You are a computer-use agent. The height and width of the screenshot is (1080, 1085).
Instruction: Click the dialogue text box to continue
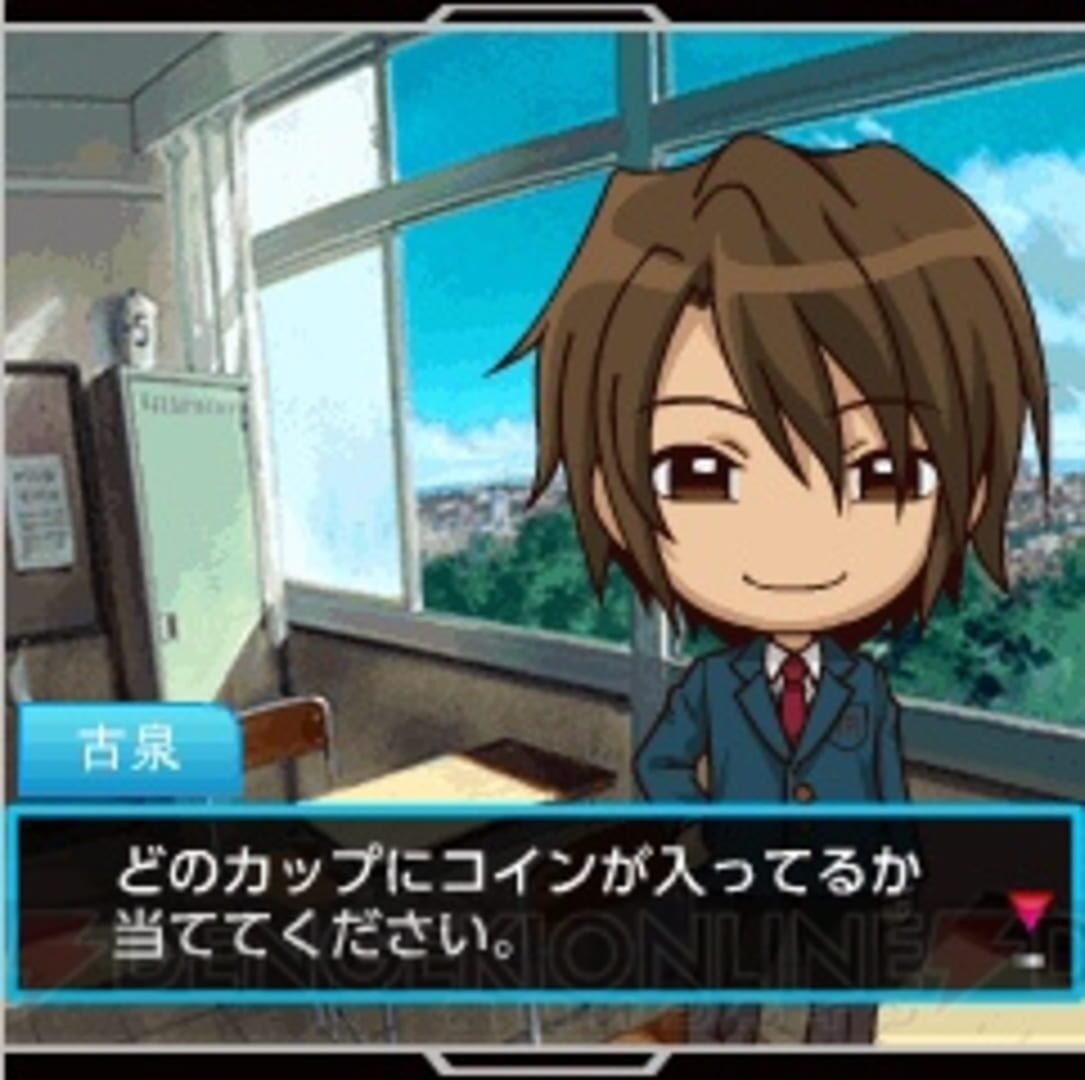(x=540, y=905)
